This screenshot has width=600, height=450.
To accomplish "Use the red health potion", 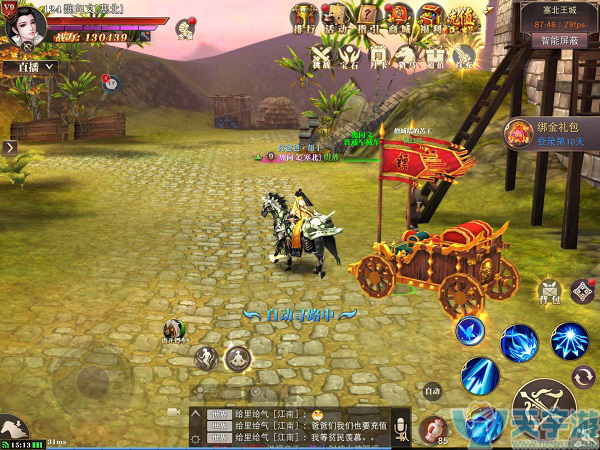I will [x=434, y=428].
